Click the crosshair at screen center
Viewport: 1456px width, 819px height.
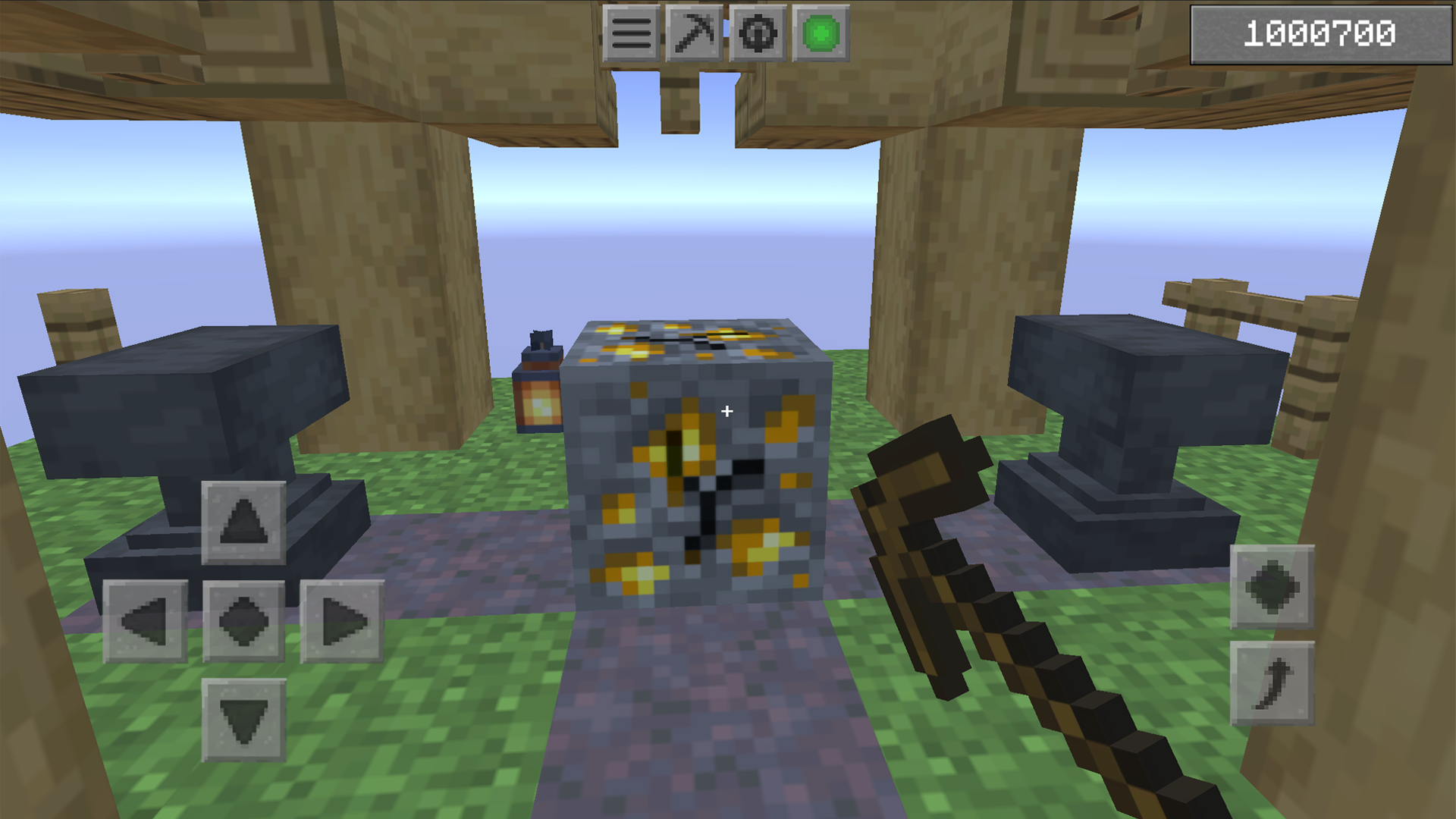coord(726,411)
